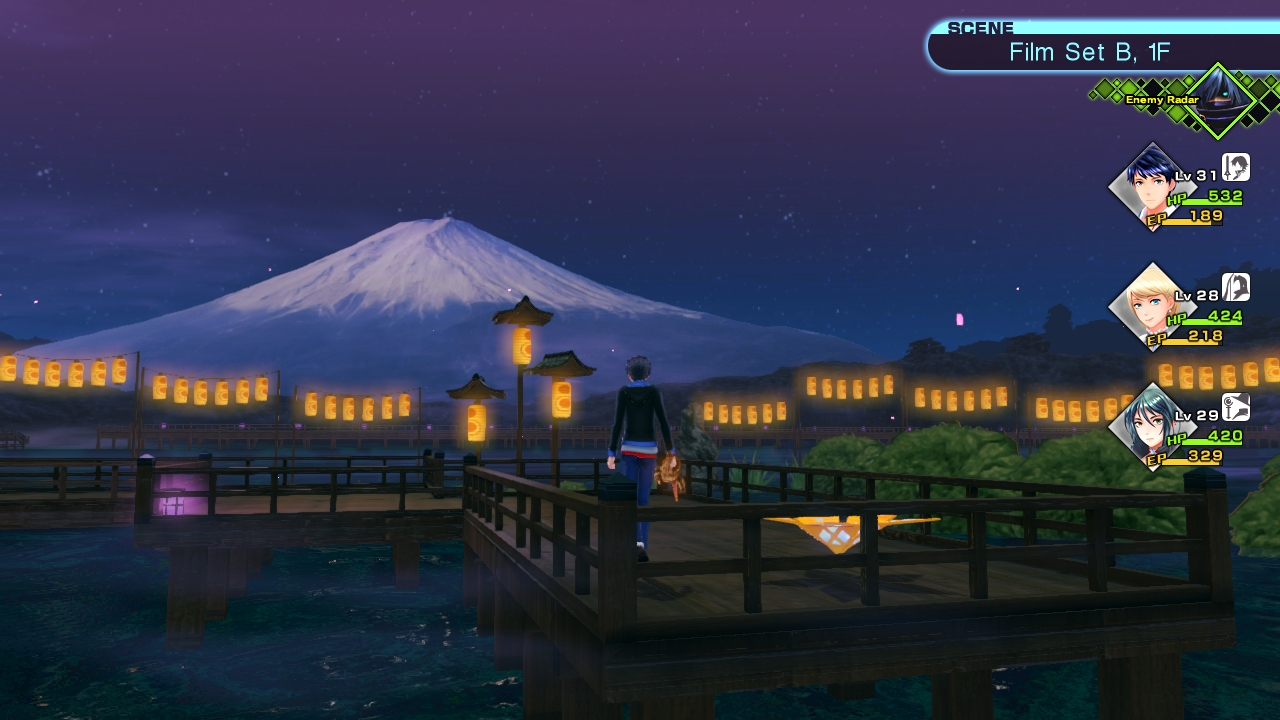Click the Enemy Radar diamond icon
Viewport: 1280px width, 720px height.
click(x=1219, y=100)
